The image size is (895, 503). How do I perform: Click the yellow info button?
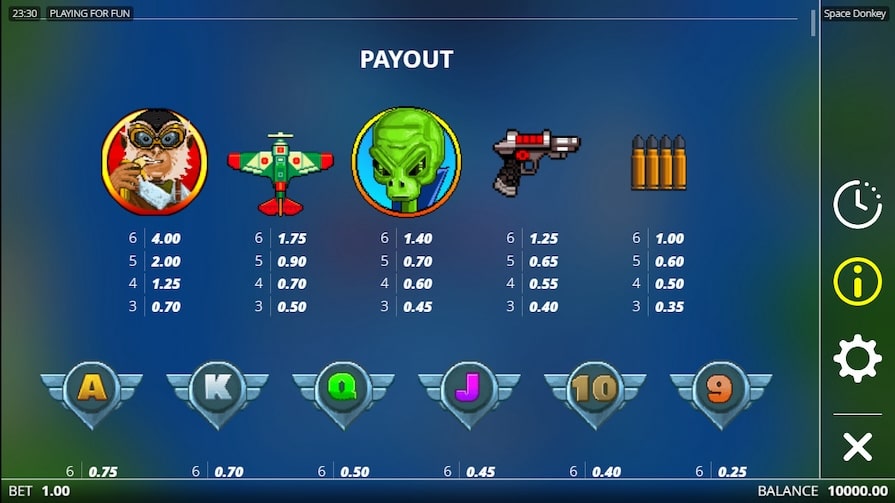857,281
